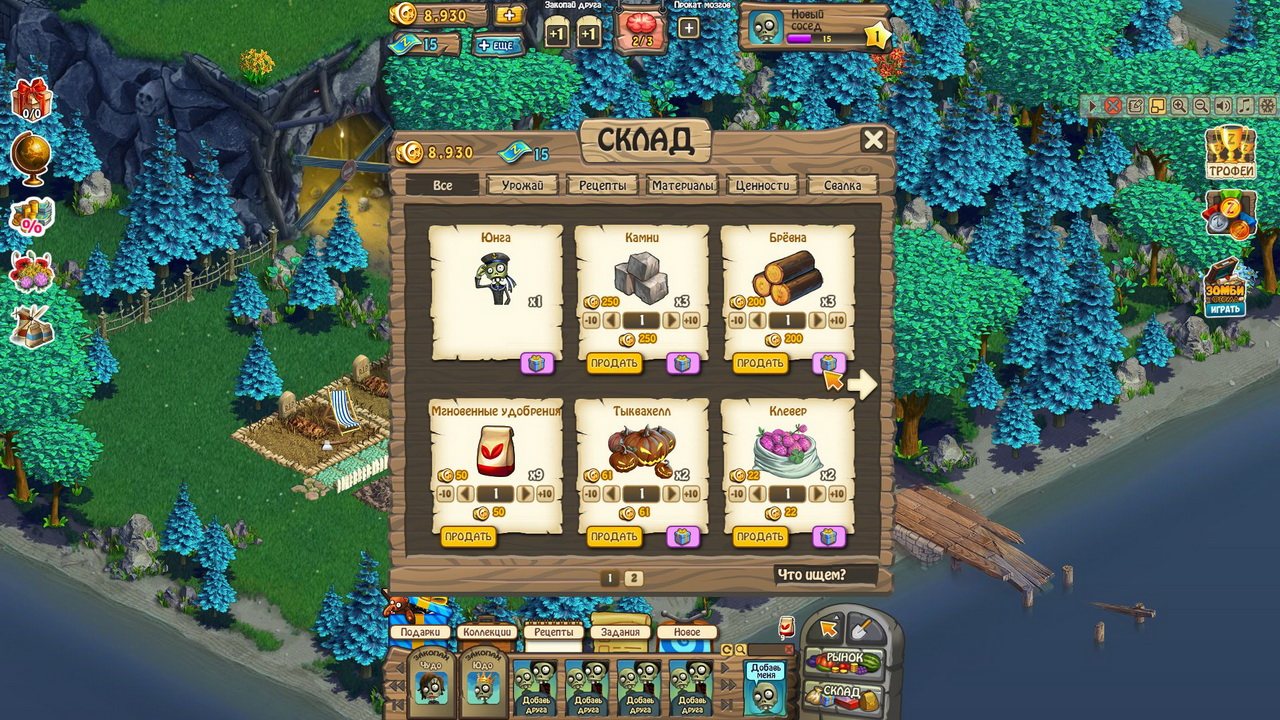Click Продать under Мгновенные удобрения
Viewport: 1280px width, 720px height.
(468, 537)
